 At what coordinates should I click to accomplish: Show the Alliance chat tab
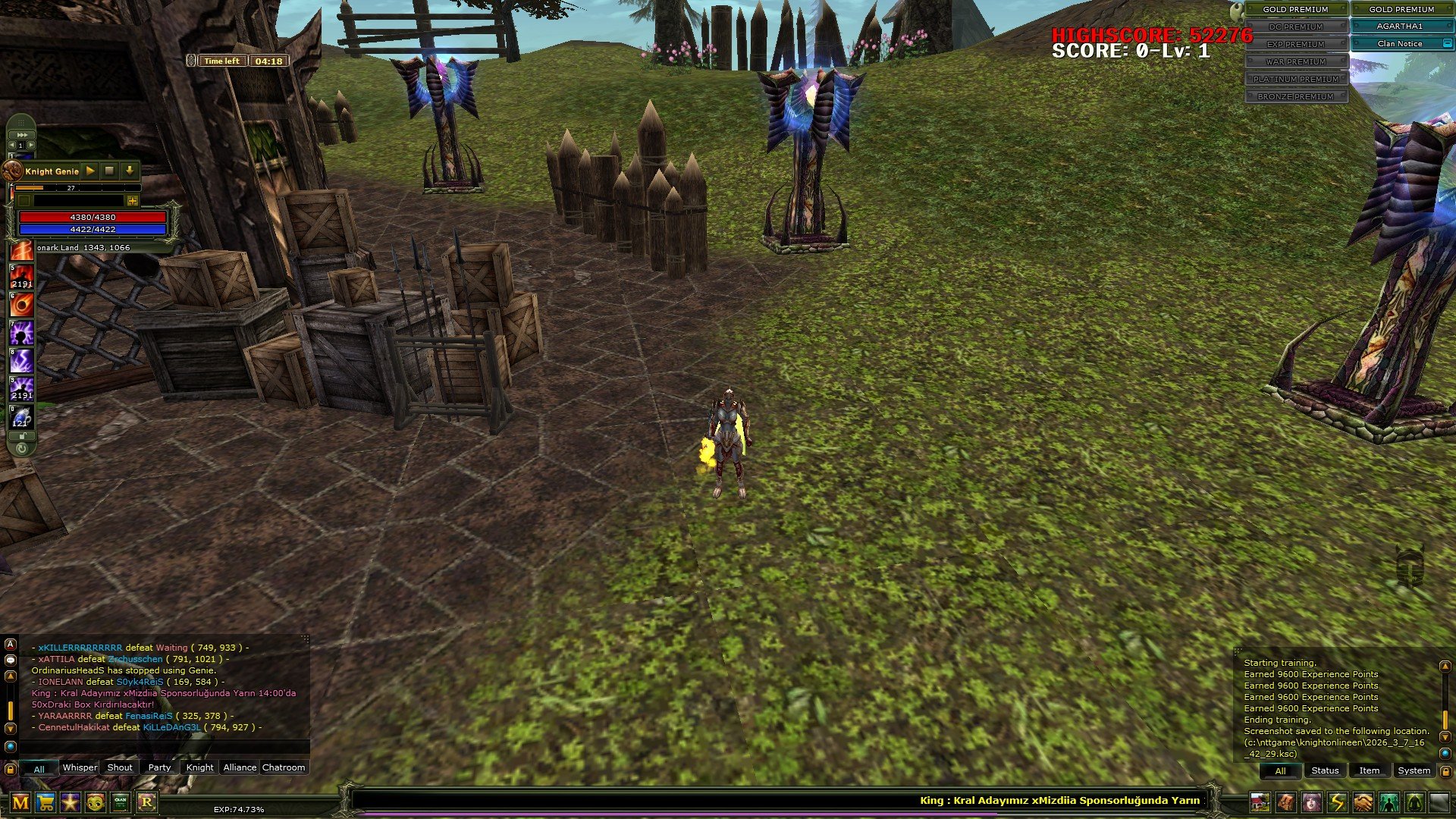pyautogui.click(x=240, y=767)
